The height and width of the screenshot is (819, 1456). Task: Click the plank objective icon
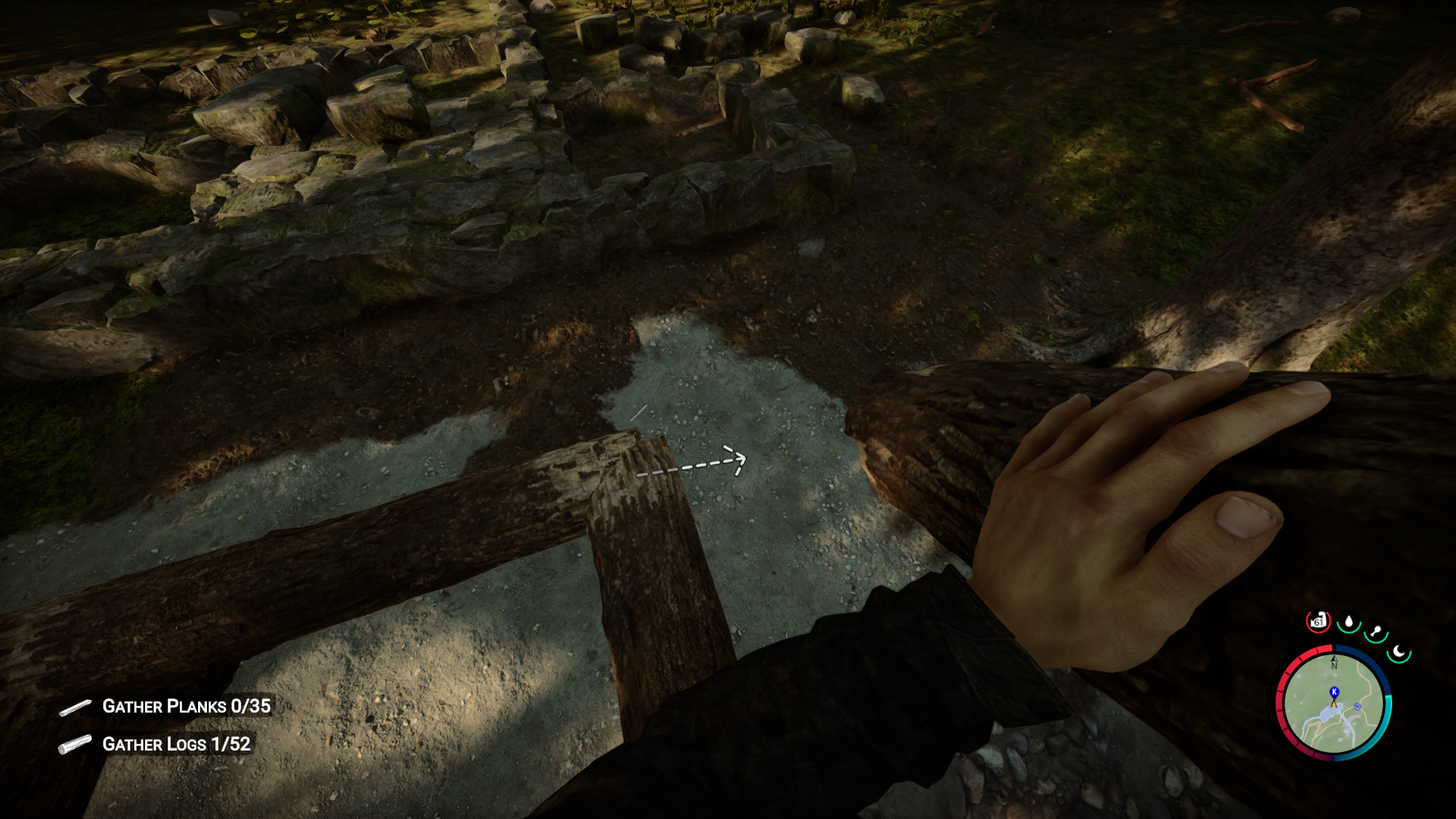pyautogui.click(x=74, y=706)
